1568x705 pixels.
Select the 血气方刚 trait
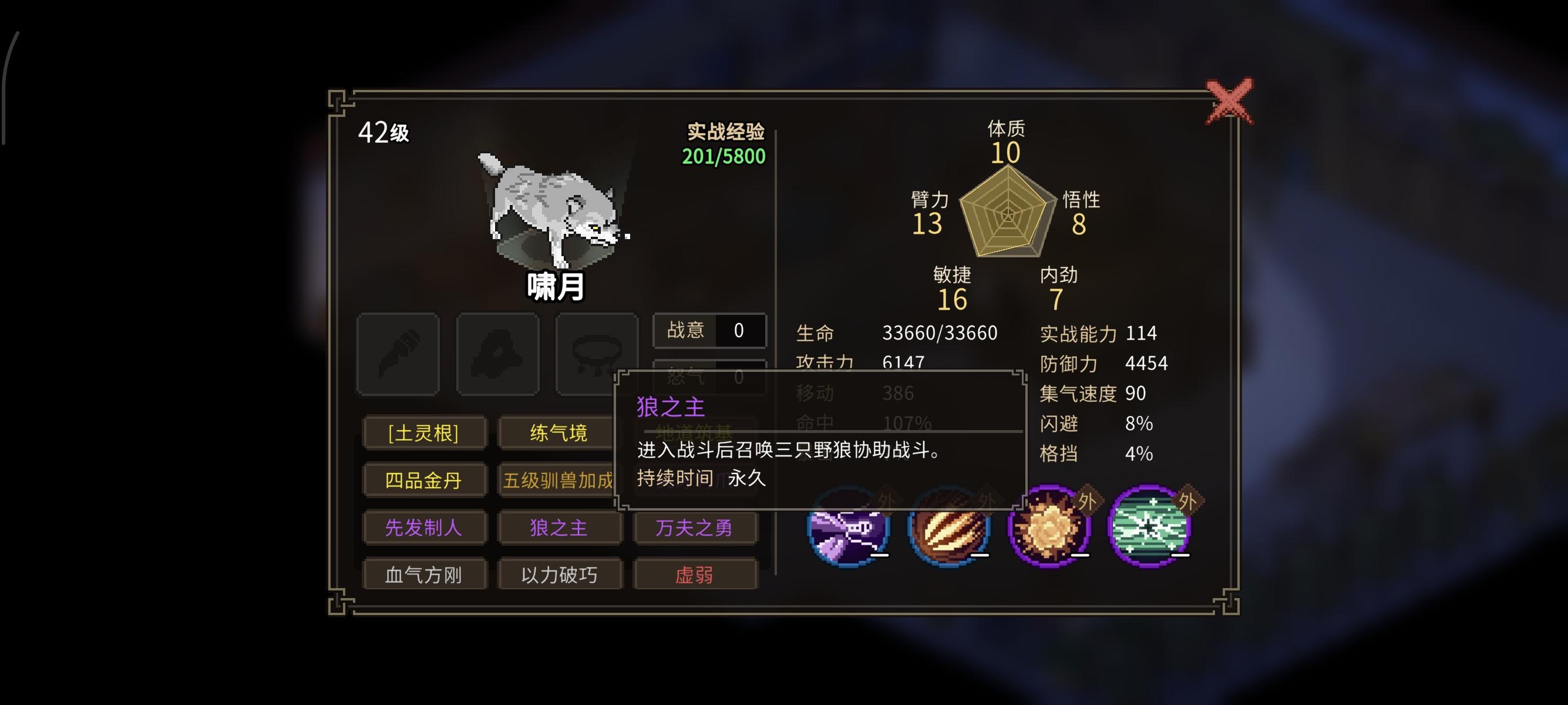click(x=424, y=574)
